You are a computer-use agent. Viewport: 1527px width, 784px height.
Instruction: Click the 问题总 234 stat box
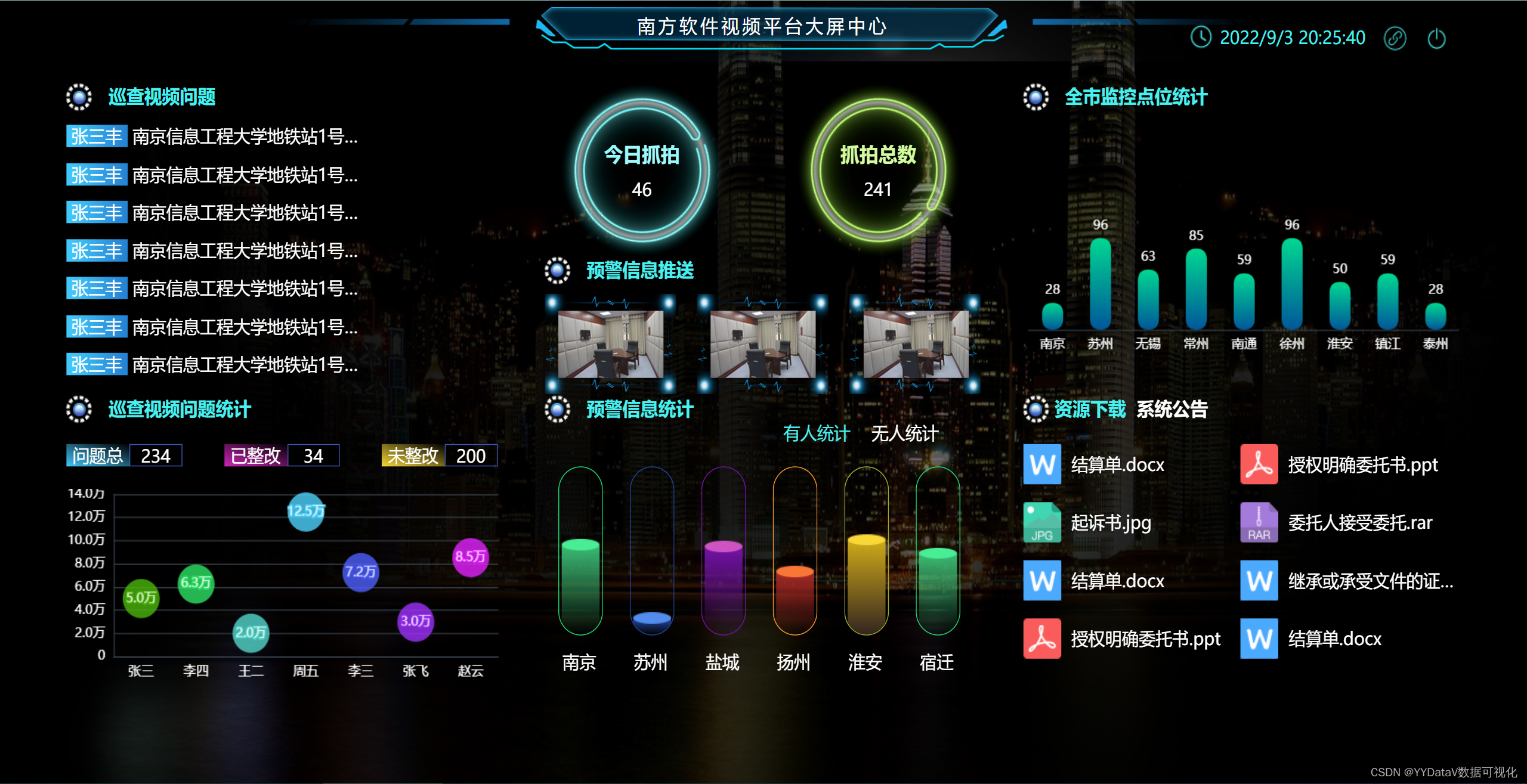[123, 455]
